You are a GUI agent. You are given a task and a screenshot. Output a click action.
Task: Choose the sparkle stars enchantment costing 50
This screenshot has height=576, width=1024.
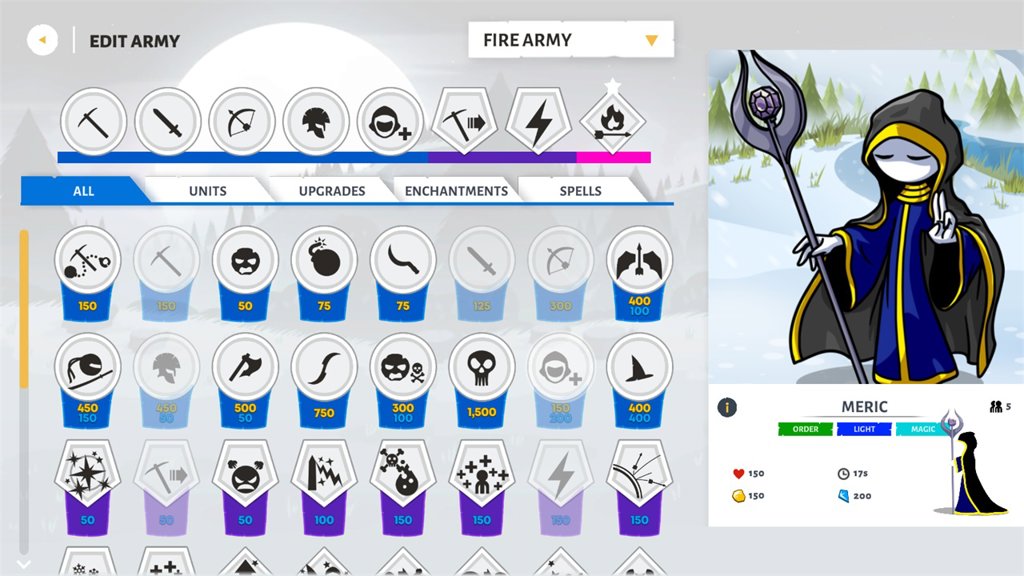(88, 474)
